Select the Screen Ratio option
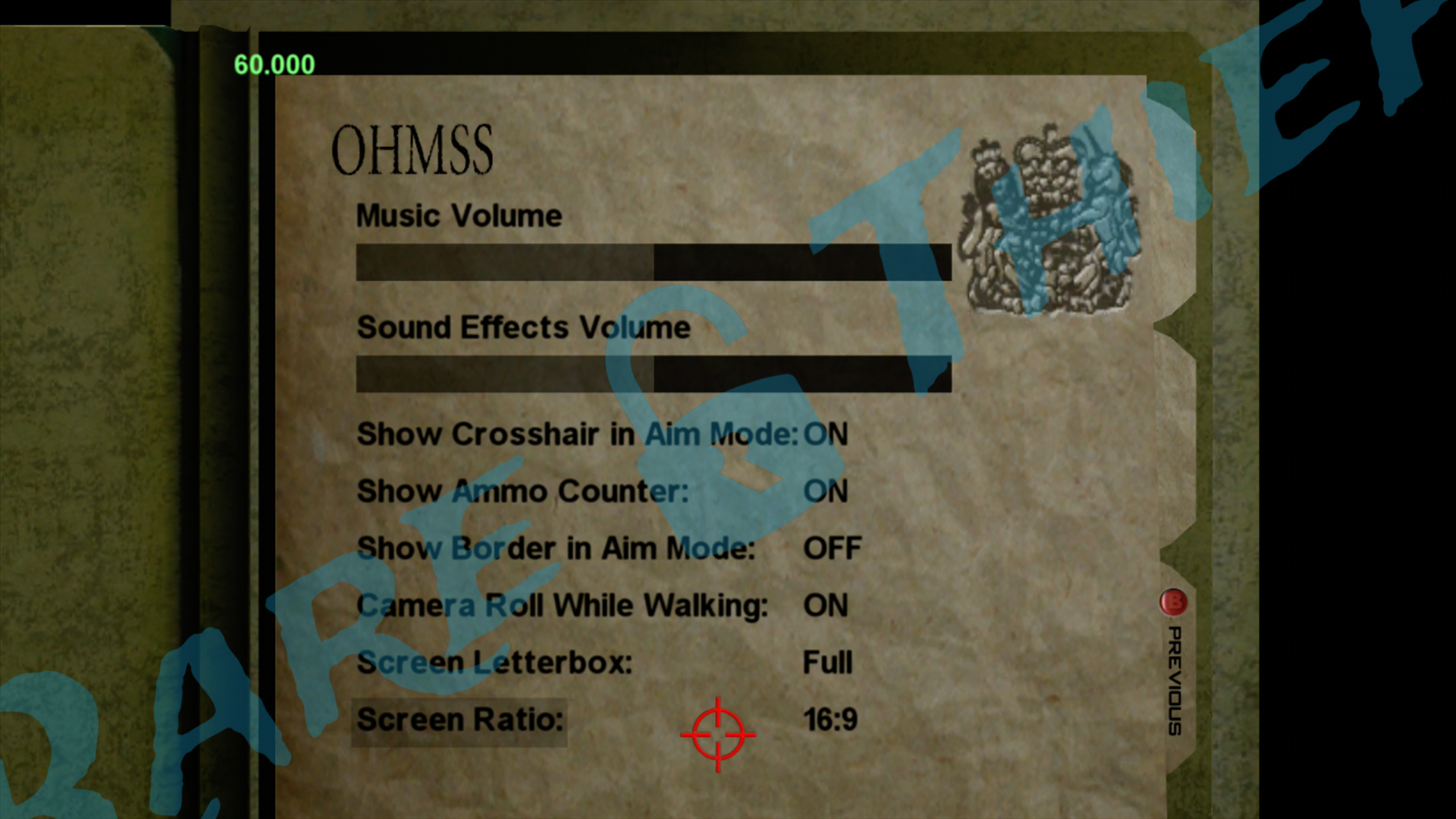The width and height of the screenshot is (1456, 819). point(460,720)
